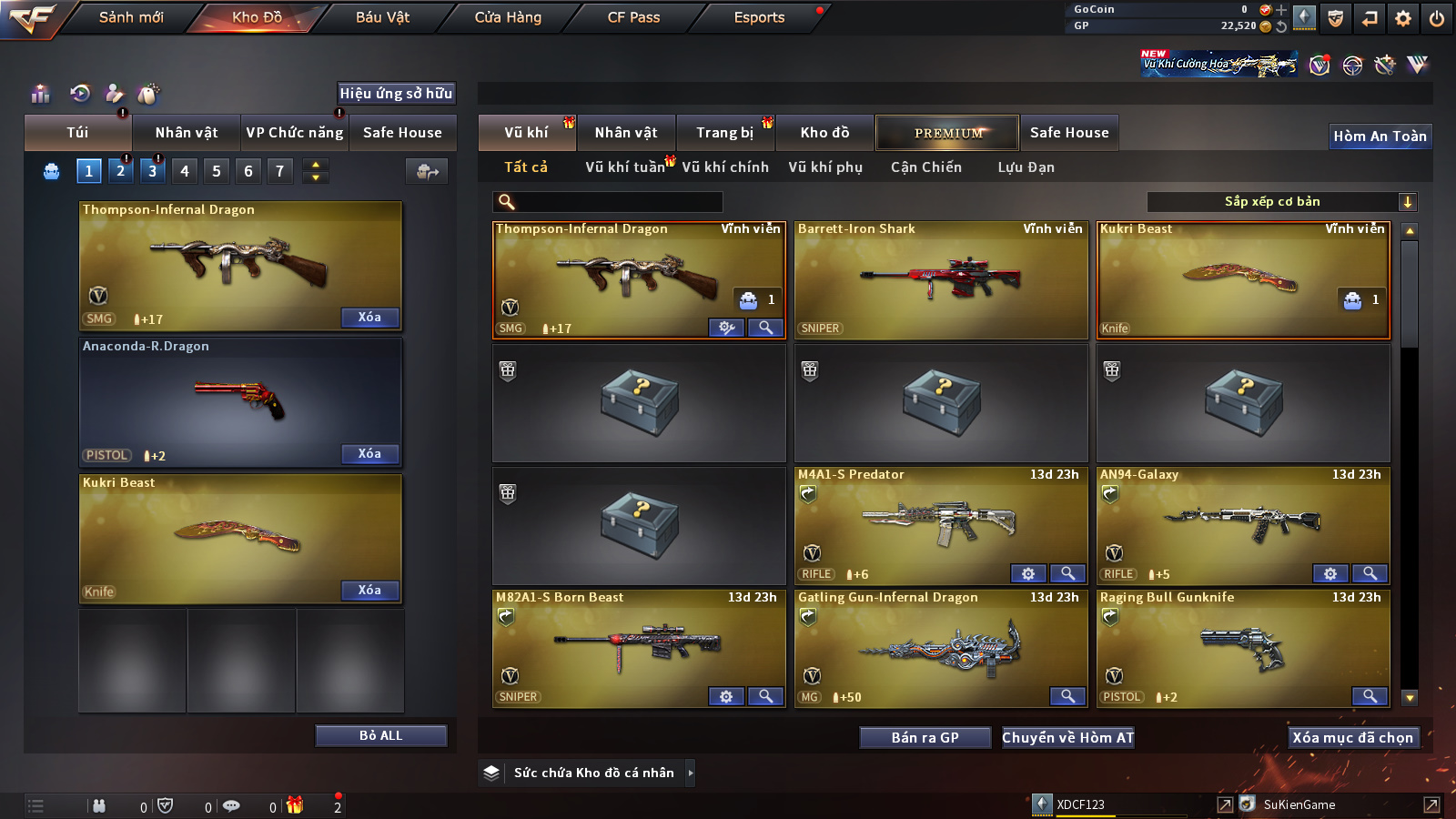Screen dimensions: 1456x819
Task: Select the Gatling Gun-Infernal Dragon item
Action: pyautogui.click(x=941, y=648)
